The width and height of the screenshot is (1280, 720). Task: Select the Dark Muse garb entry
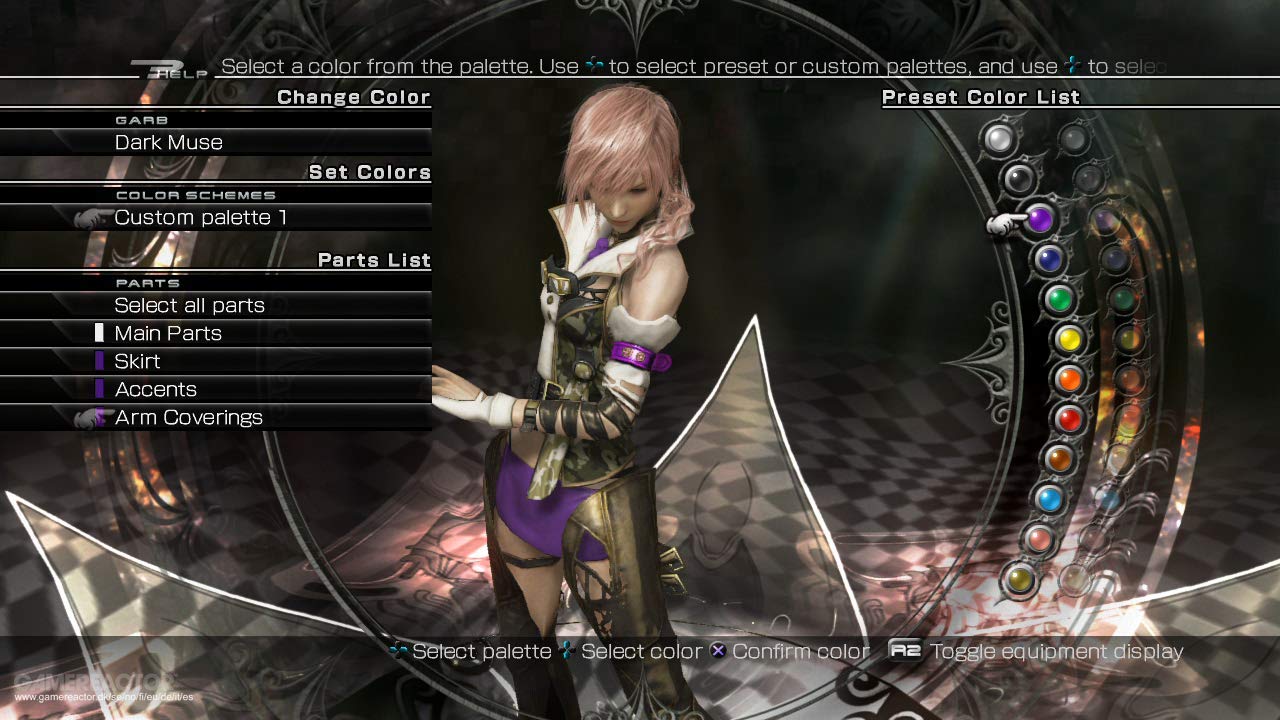(169, 142)
